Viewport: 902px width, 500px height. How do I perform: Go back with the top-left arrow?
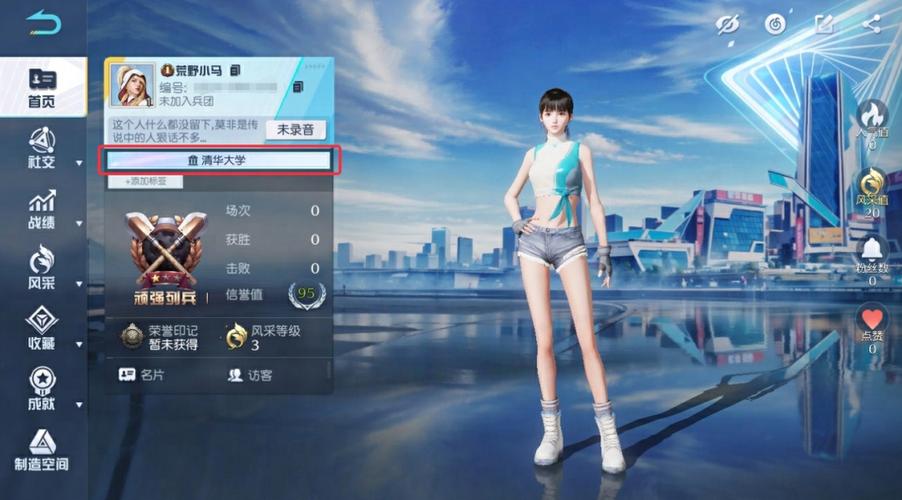click(x=43, y=22)
